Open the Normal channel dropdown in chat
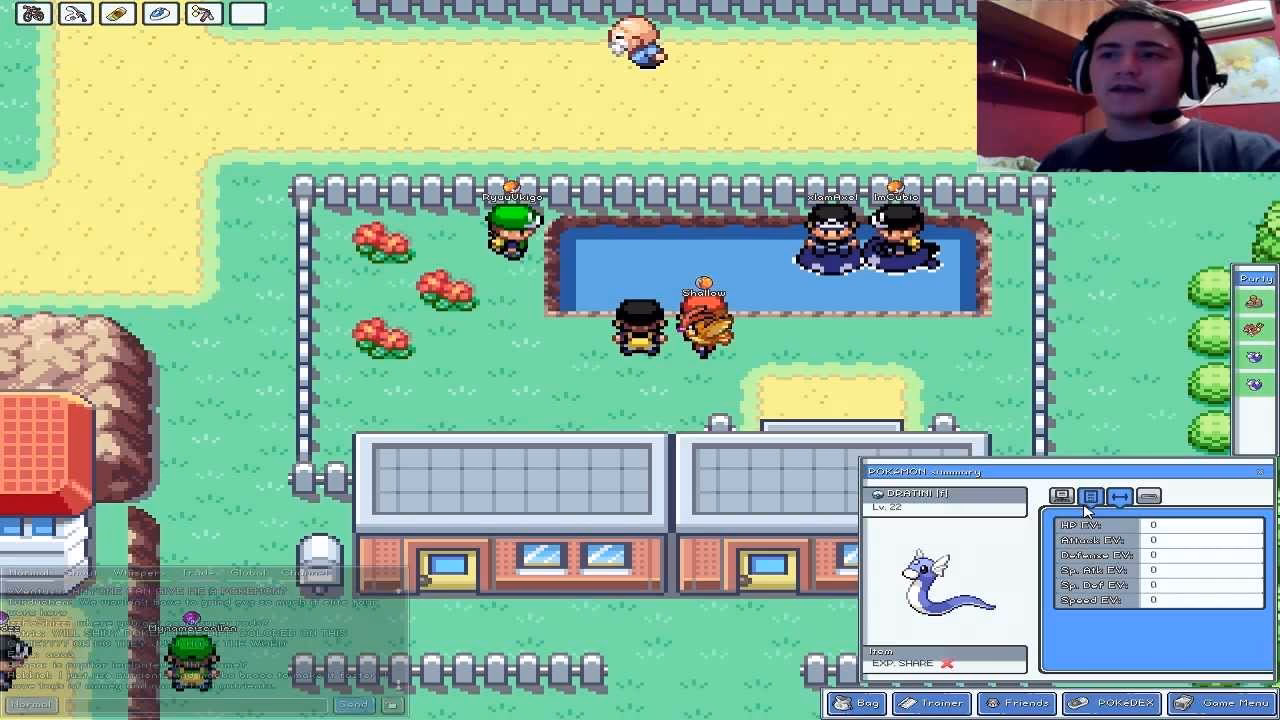This screenshot has height=720, width=1280. click(x=30, y=704)
